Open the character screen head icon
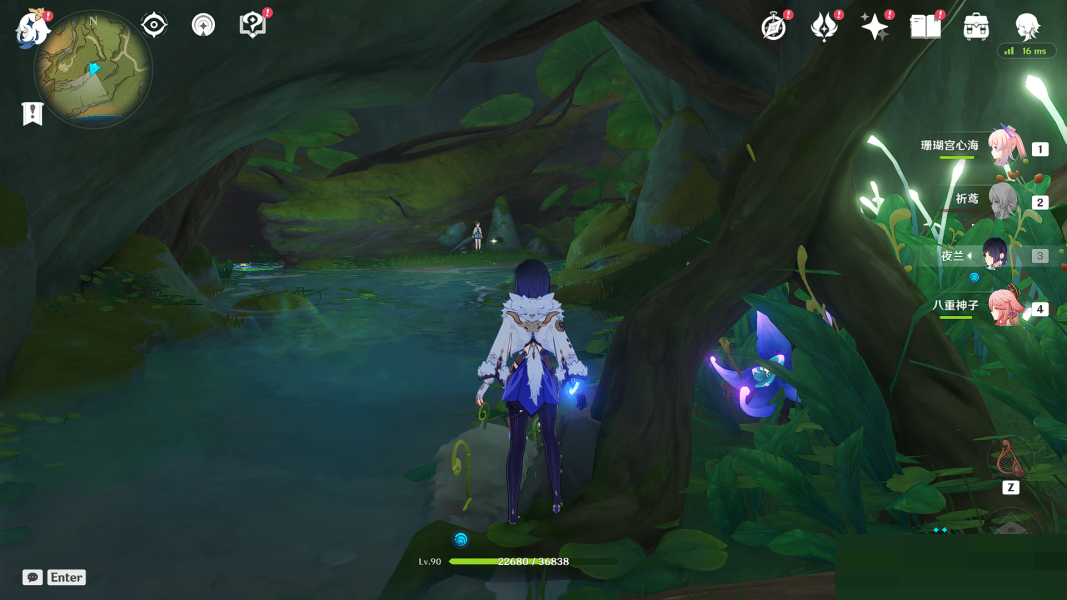The height and width of the screenshot is (600, 1067). click(x=1027, y=27)
